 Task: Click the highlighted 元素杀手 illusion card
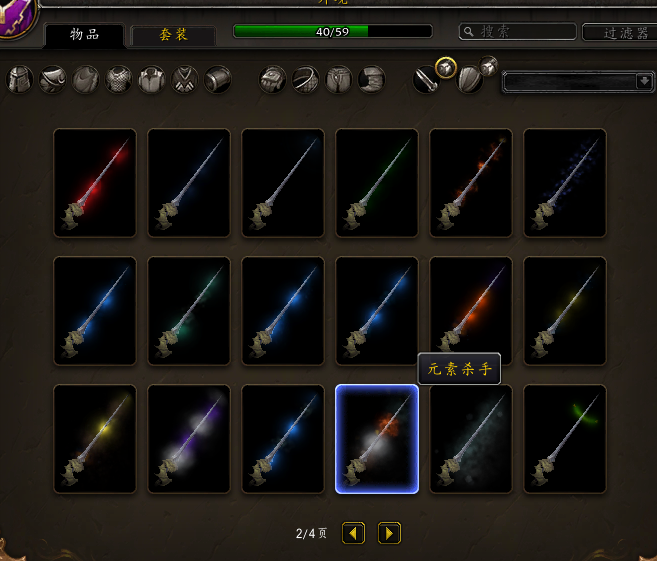[x=377, y=439]
